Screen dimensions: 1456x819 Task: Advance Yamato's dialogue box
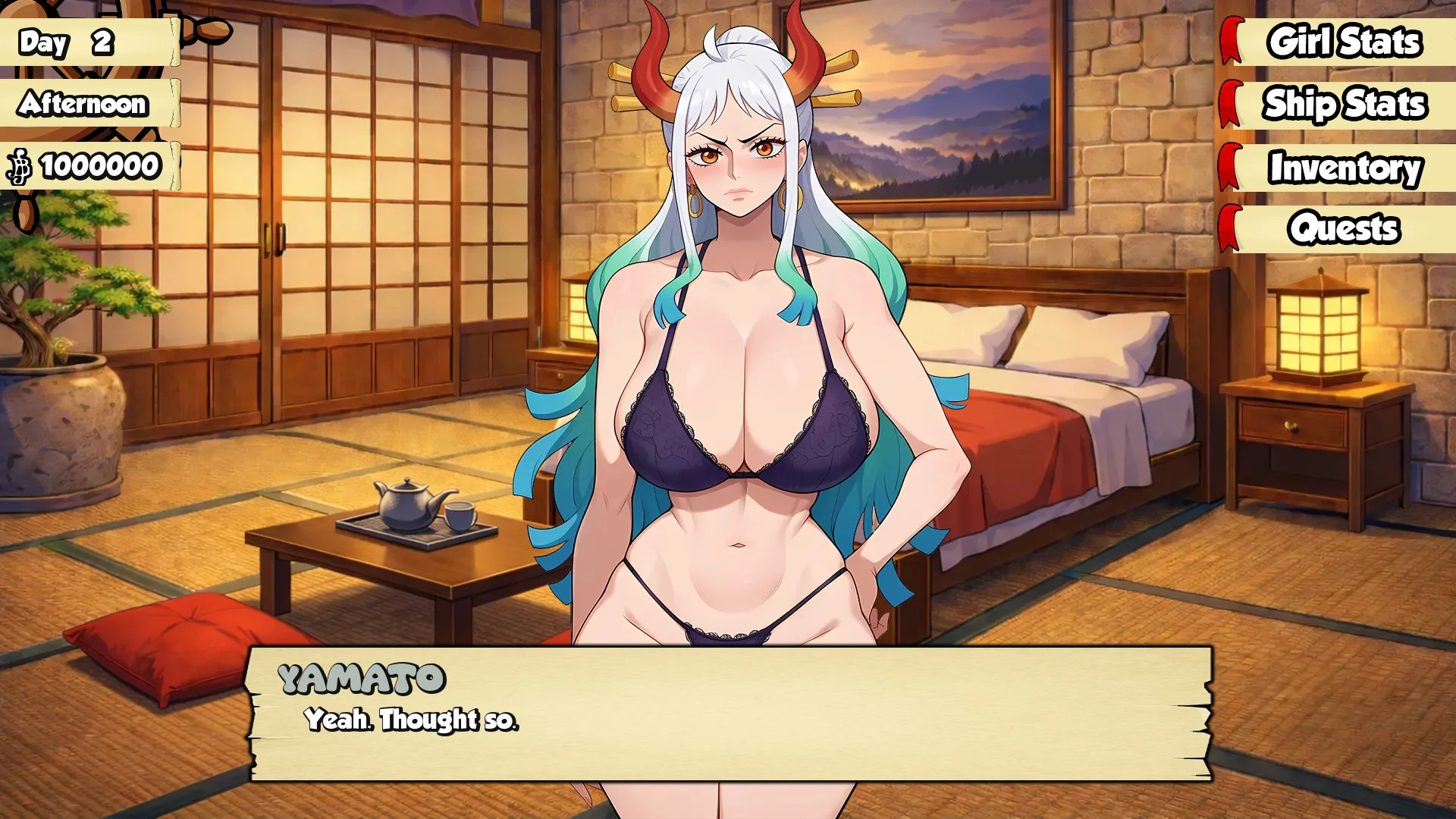coord(730,714)
